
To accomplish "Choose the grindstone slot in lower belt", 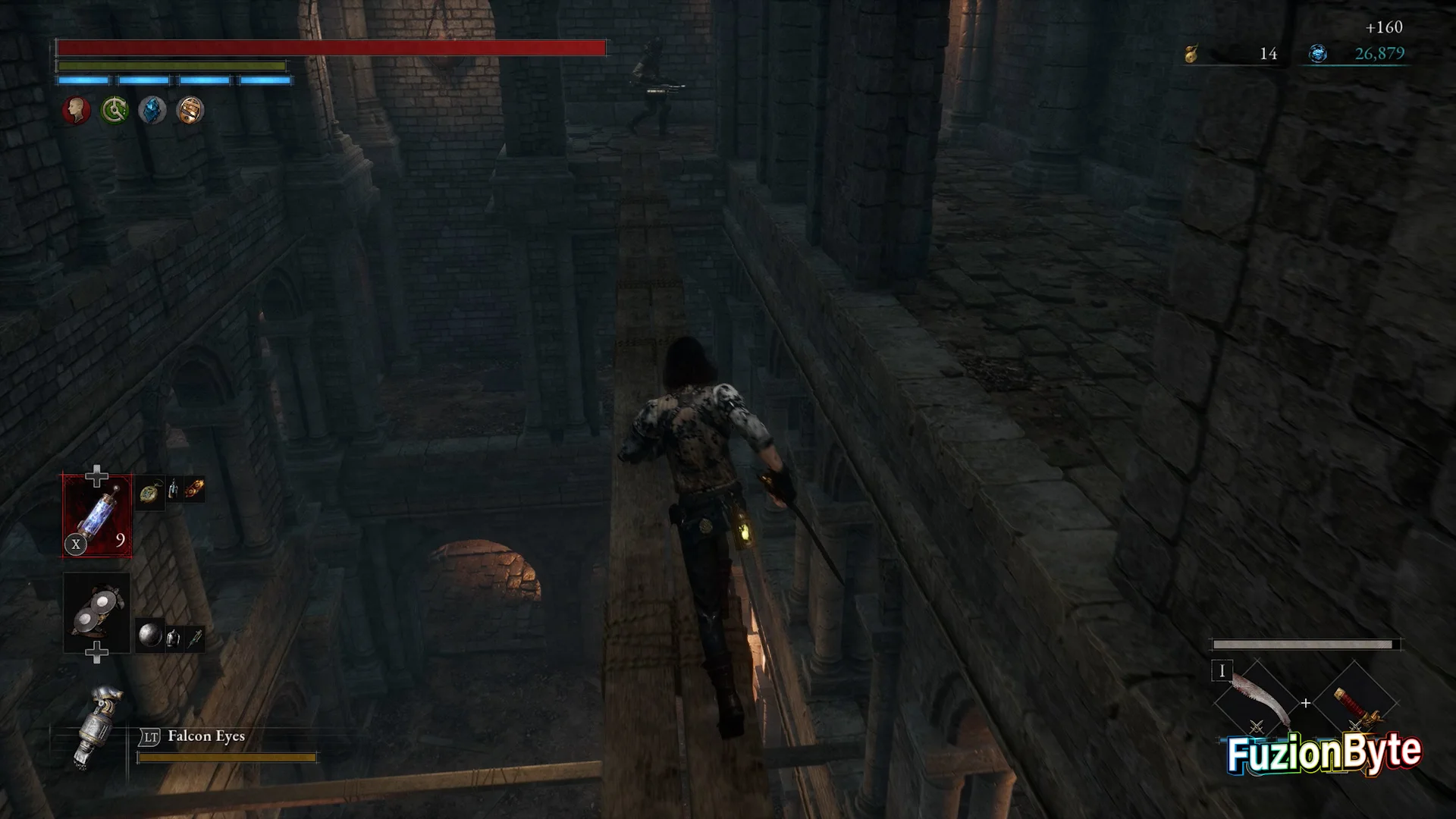I will [96, 611].
